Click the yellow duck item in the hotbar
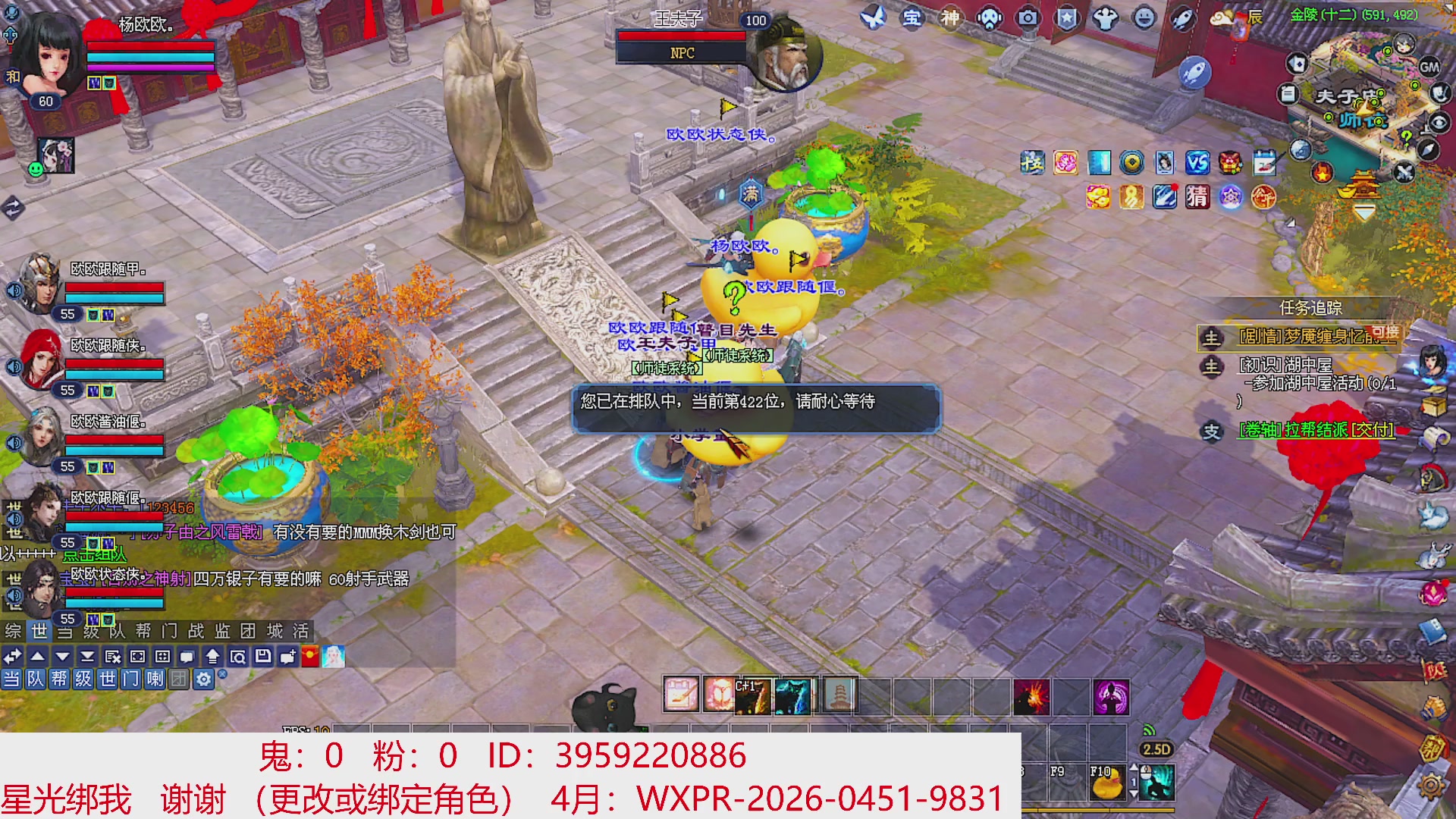1456x819 pixels. 1107,783
